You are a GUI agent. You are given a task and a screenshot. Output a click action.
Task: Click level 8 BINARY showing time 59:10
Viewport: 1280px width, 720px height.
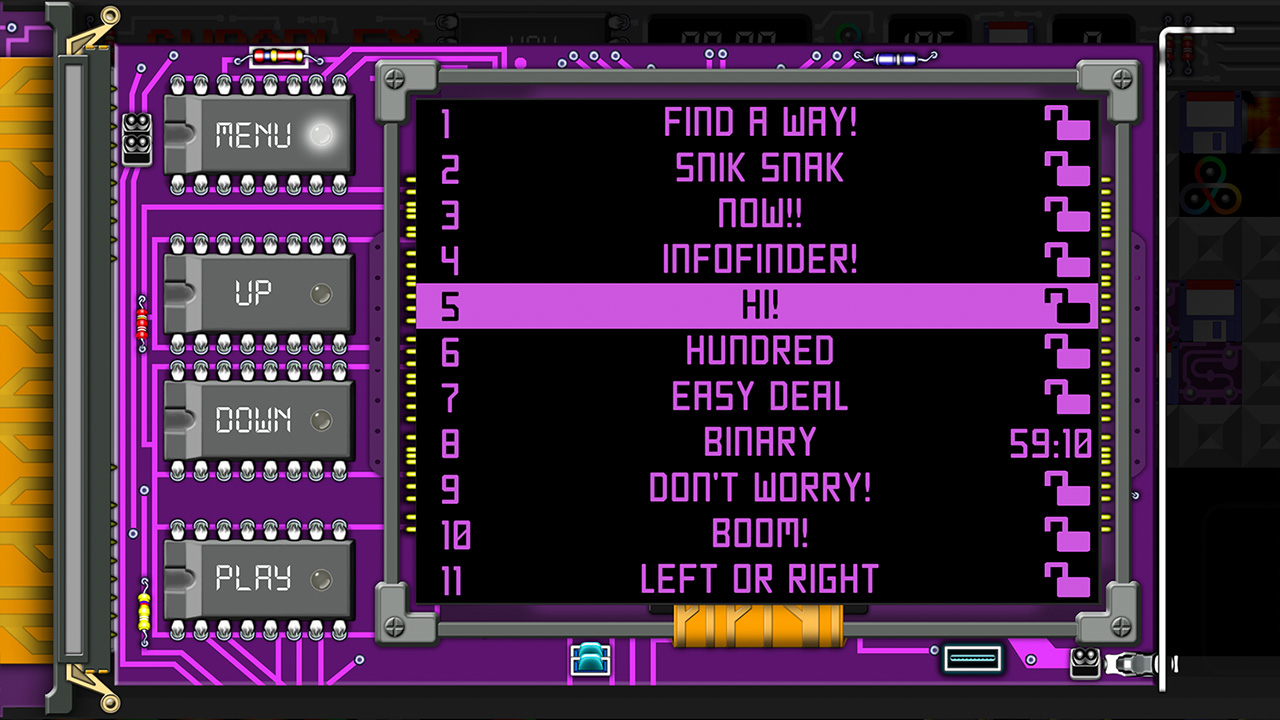point(759,442)
